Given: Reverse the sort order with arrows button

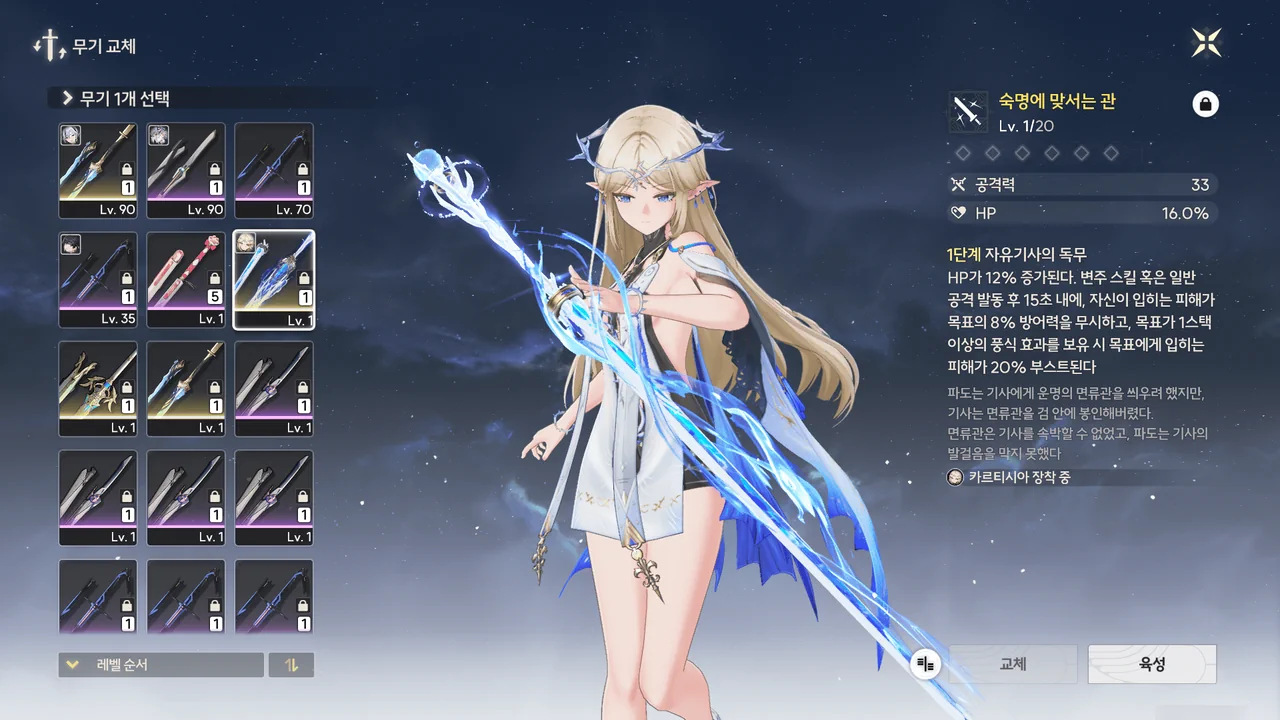Looking at the screenshot, I should click(291, 665).
